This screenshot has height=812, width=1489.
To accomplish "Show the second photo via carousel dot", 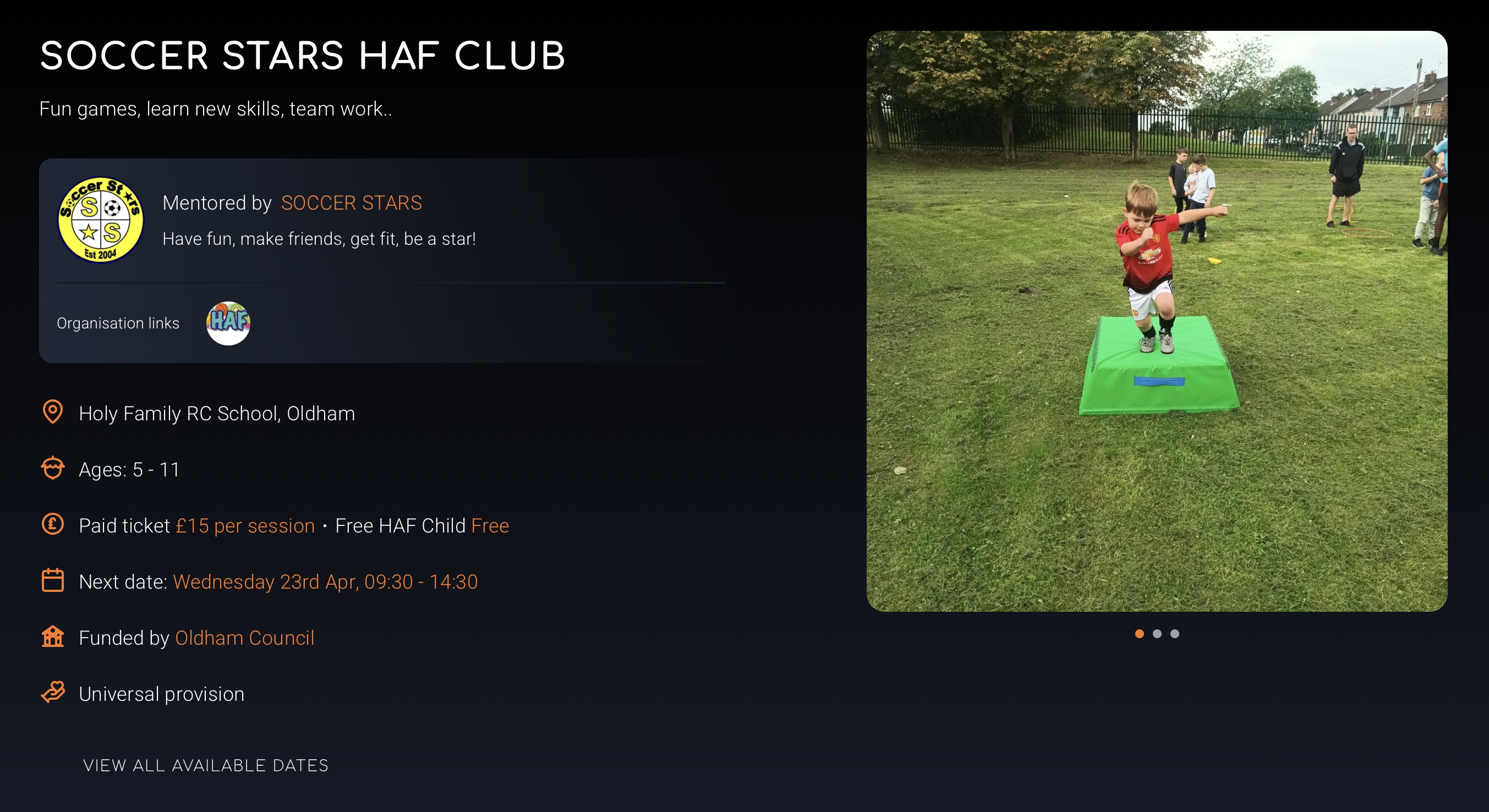I will coord(1157,633).
